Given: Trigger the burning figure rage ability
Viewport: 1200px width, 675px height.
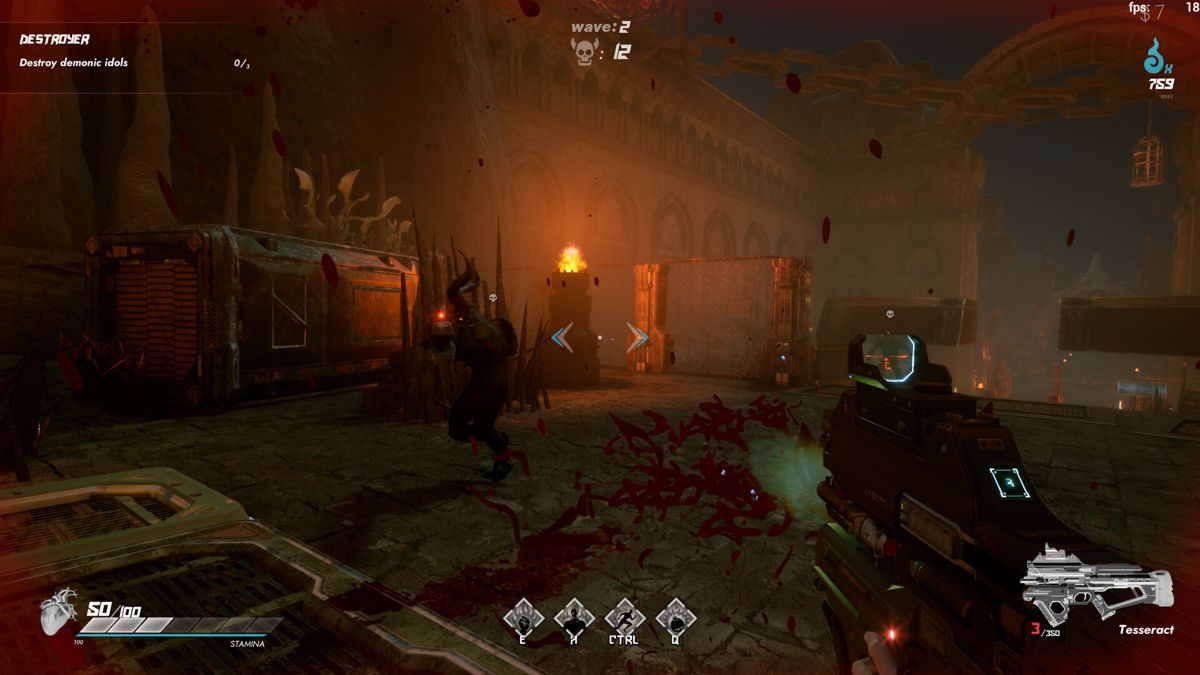Looking at the screenshot, I should pyautogui.click(x=574, y=617).
